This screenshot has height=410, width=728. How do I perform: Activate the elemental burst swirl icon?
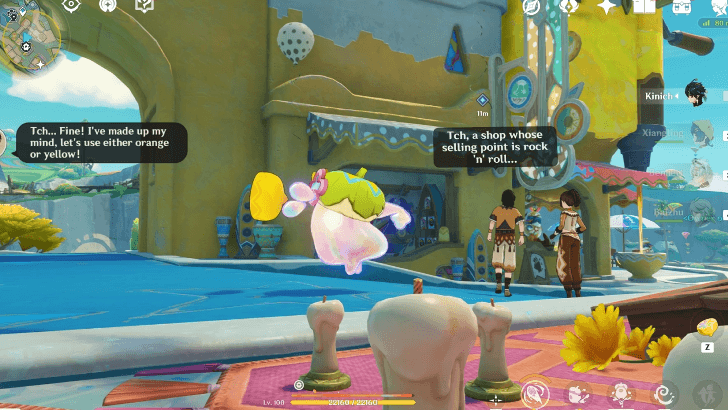[x=663, y=394]
